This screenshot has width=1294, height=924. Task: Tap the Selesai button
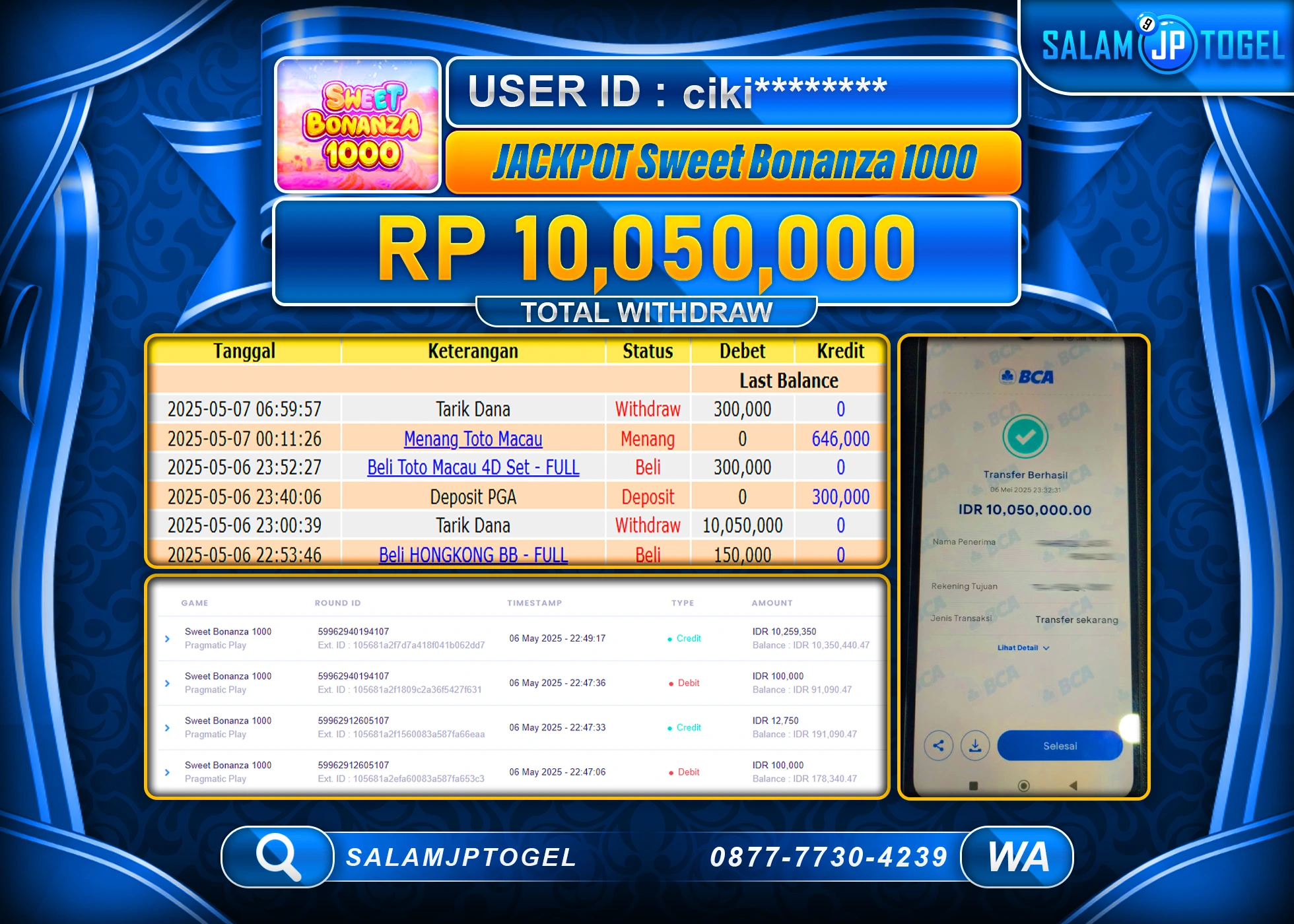point(1059,745)
